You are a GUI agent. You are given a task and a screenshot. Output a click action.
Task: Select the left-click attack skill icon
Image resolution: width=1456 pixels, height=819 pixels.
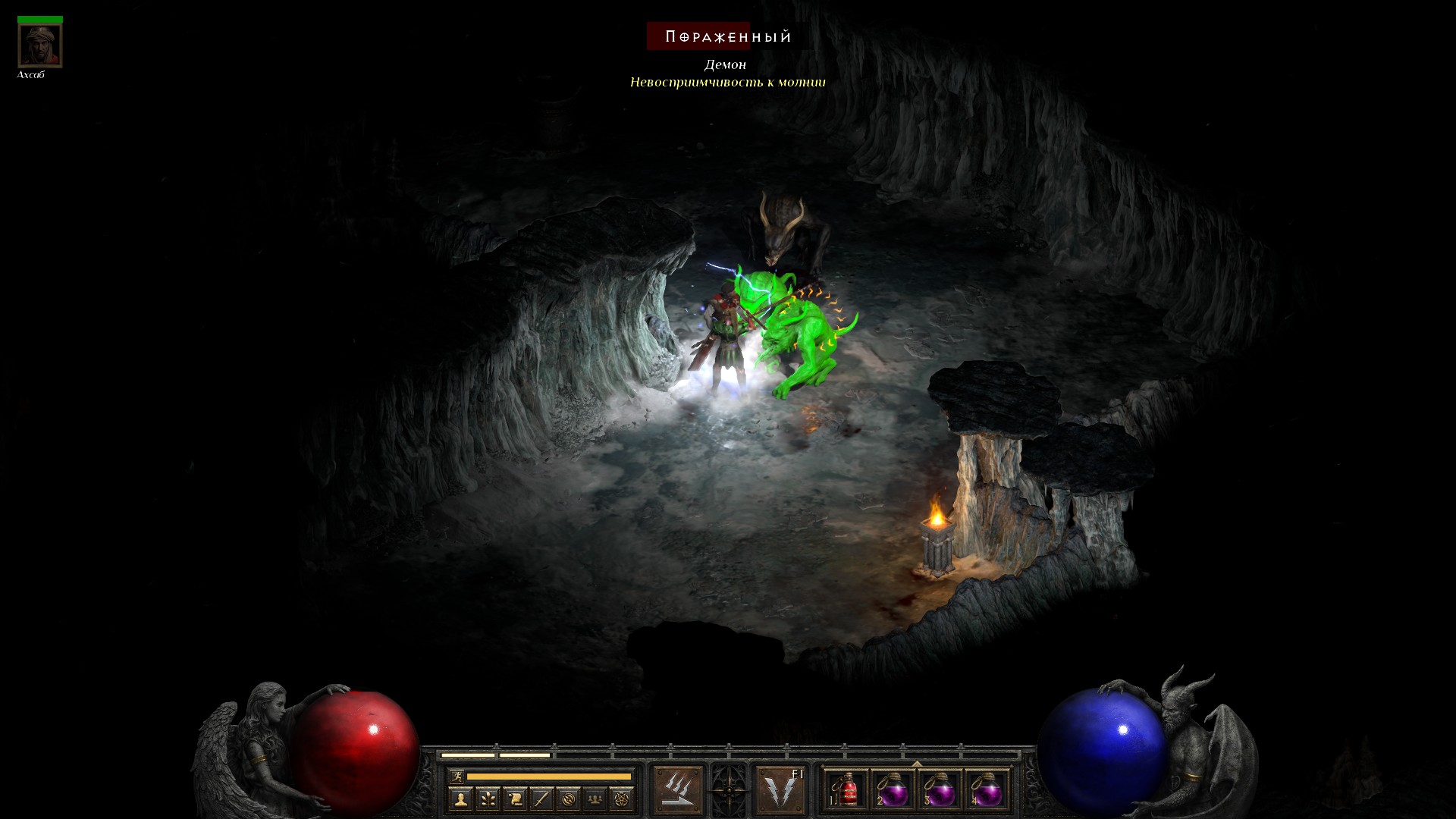(x=677, y=789)
